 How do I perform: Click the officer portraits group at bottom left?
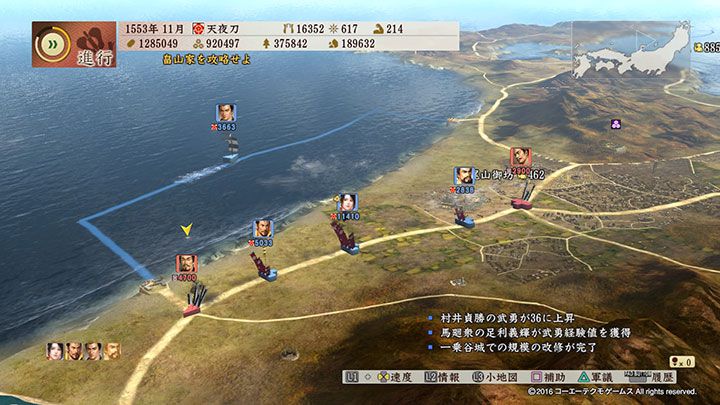pos(83,351)
